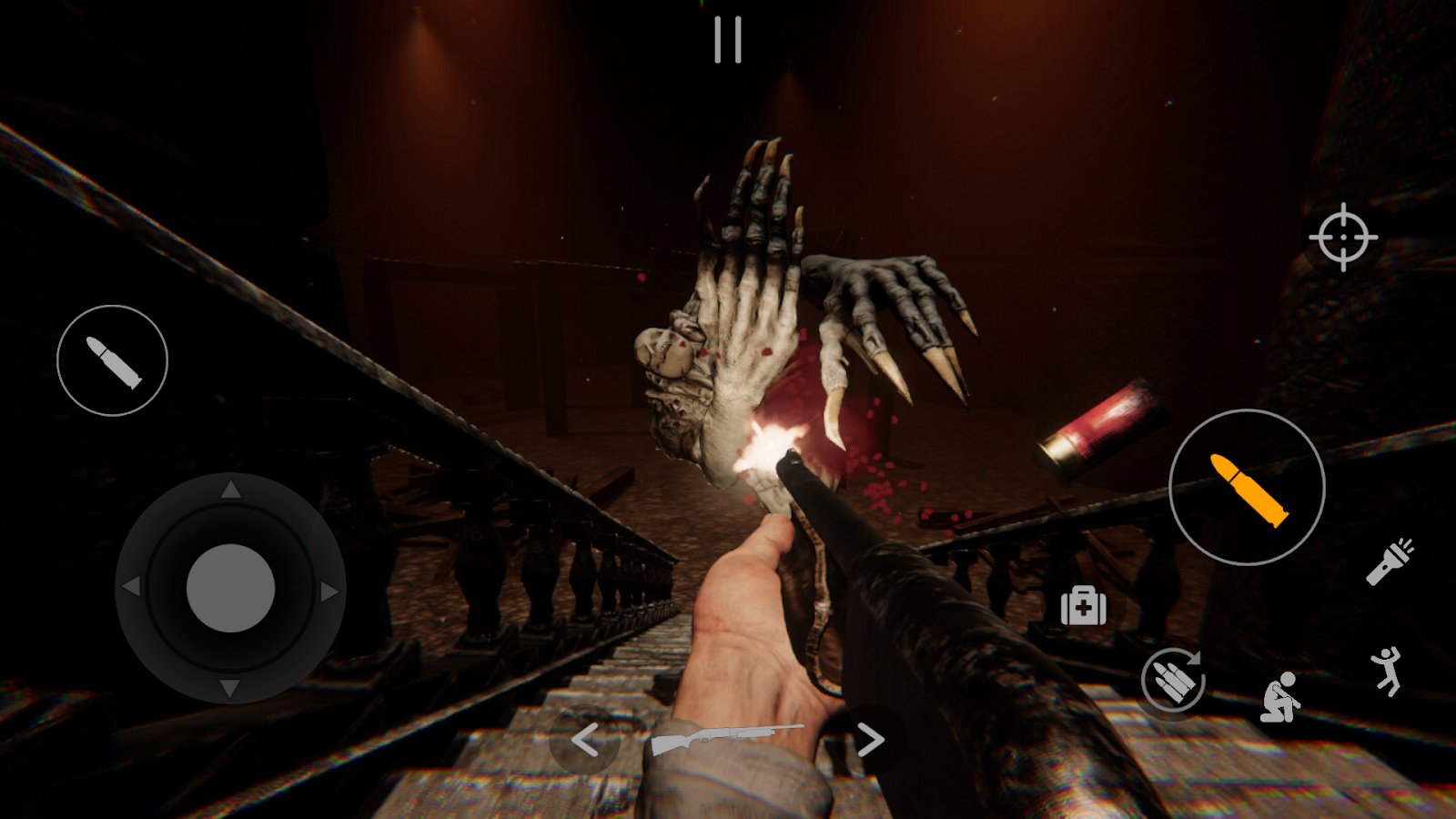Reload ammo with the bullets reload icon
Screen dimensions: 1456x819
pos(1174,679)
